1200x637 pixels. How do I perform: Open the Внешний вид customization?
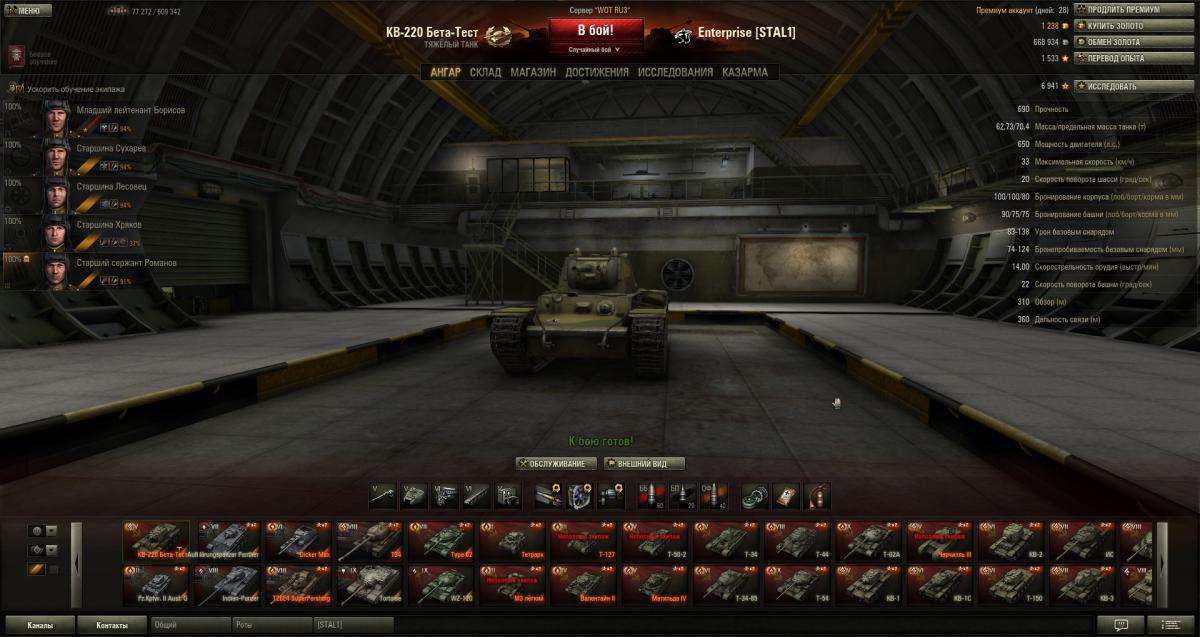645,464
